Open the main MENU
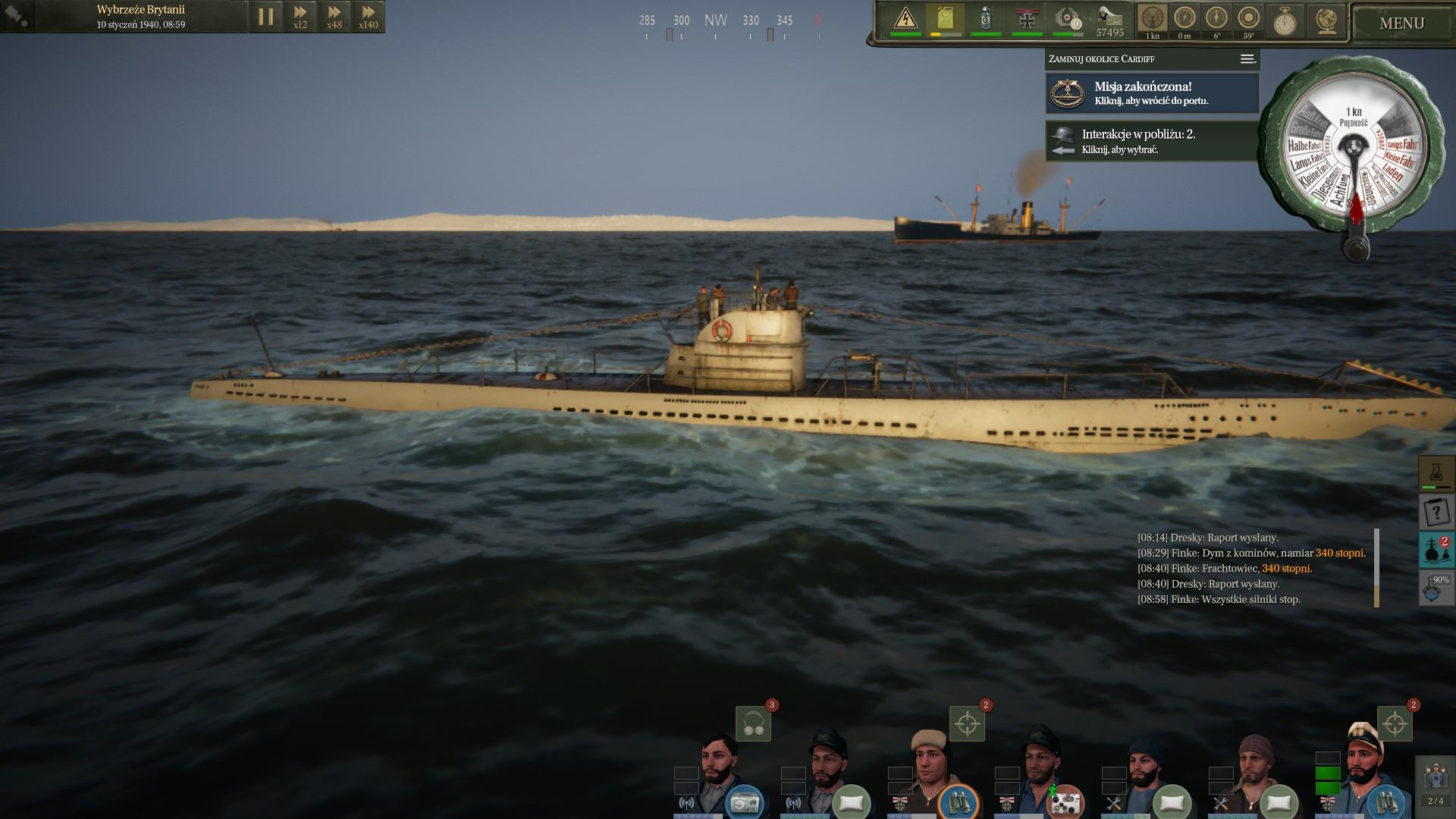The width and height of the screenshot is (1456, 819). [x=1401, y=24]
